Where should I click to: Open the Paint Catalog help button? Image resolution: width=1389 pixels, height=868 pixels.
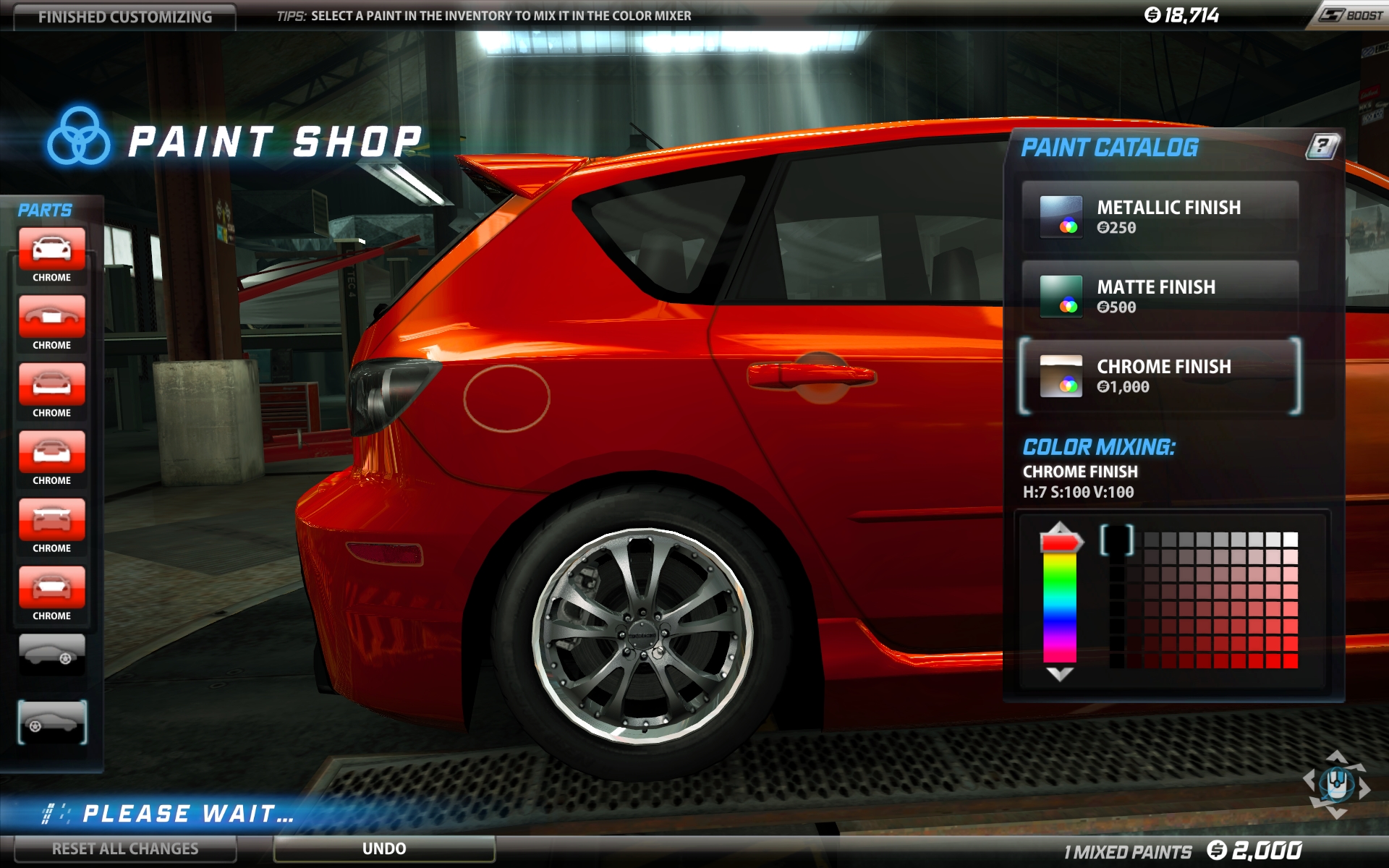[x=1322, y=146]
